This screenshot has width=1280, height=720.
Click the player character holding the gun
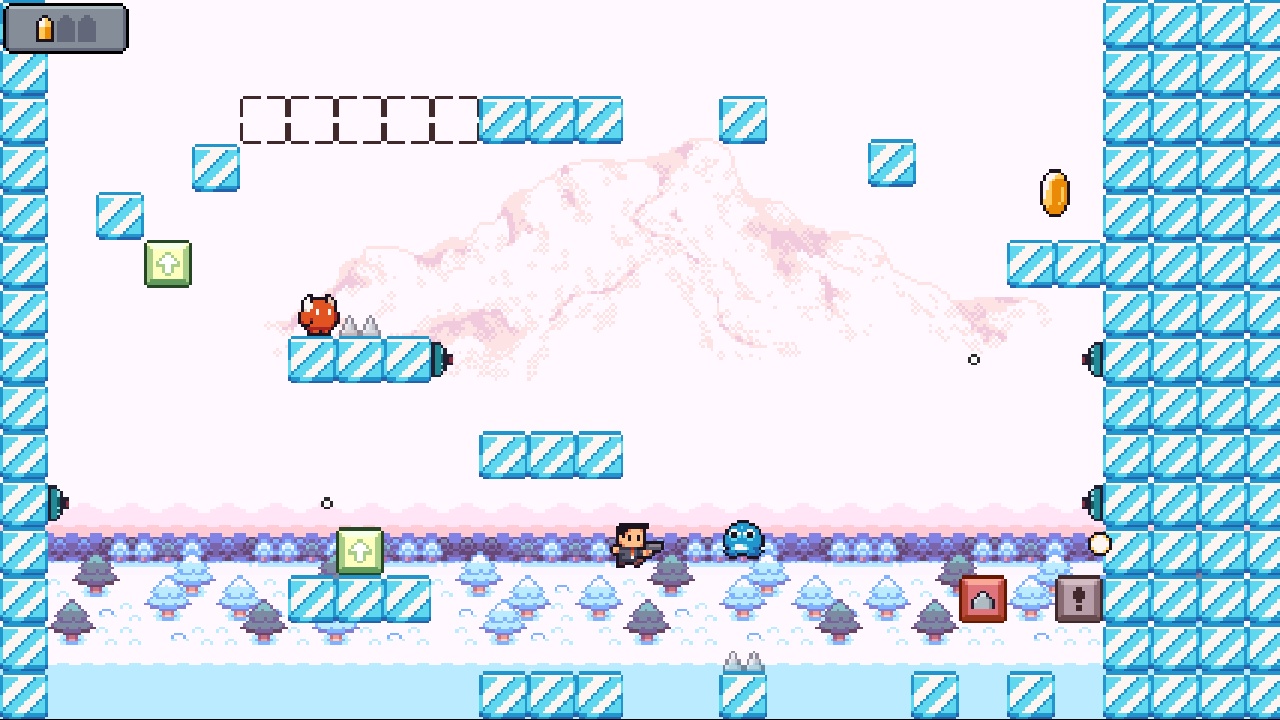coord(632,545)
